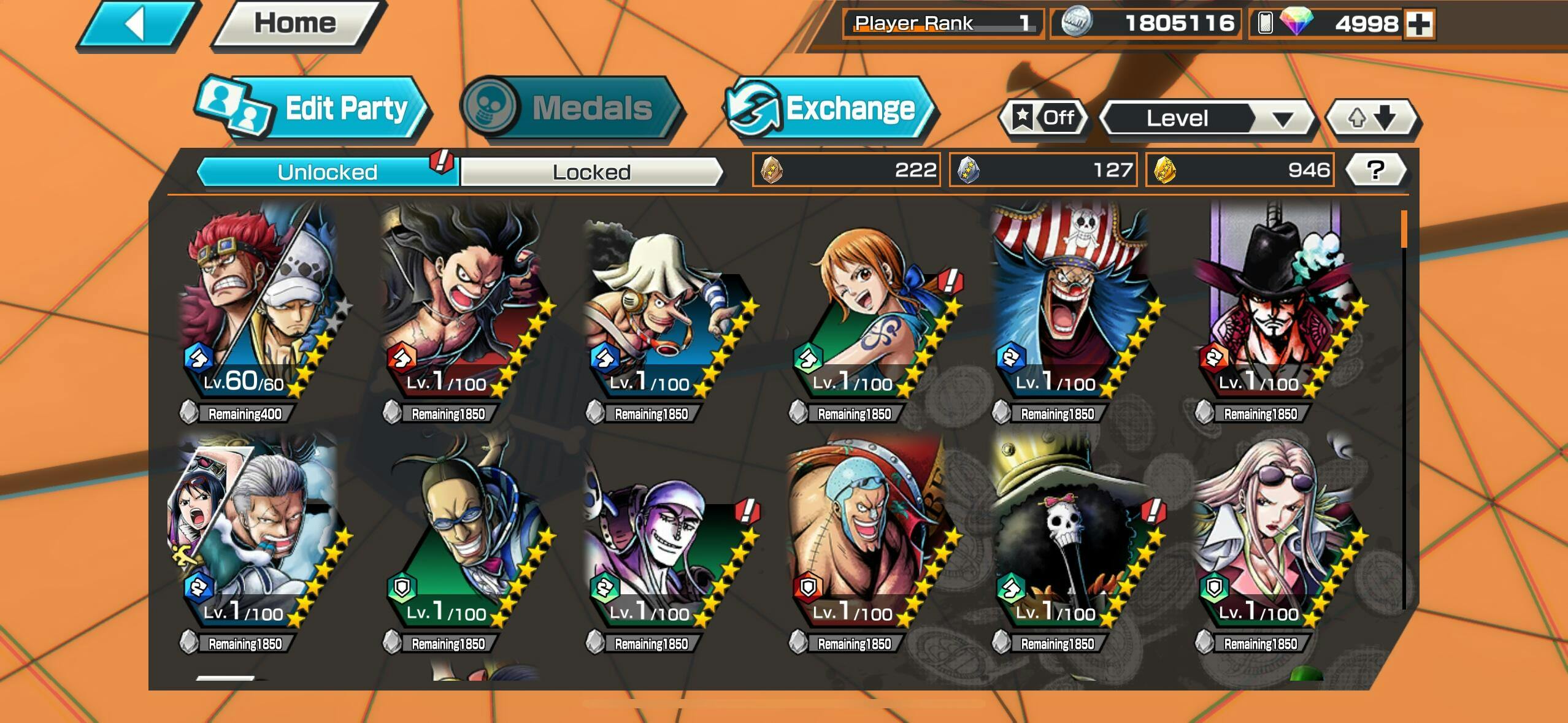Open the Edit Party menu
Image resolution: width=1568 pixels, height=723 pixels.
point(313,109)
